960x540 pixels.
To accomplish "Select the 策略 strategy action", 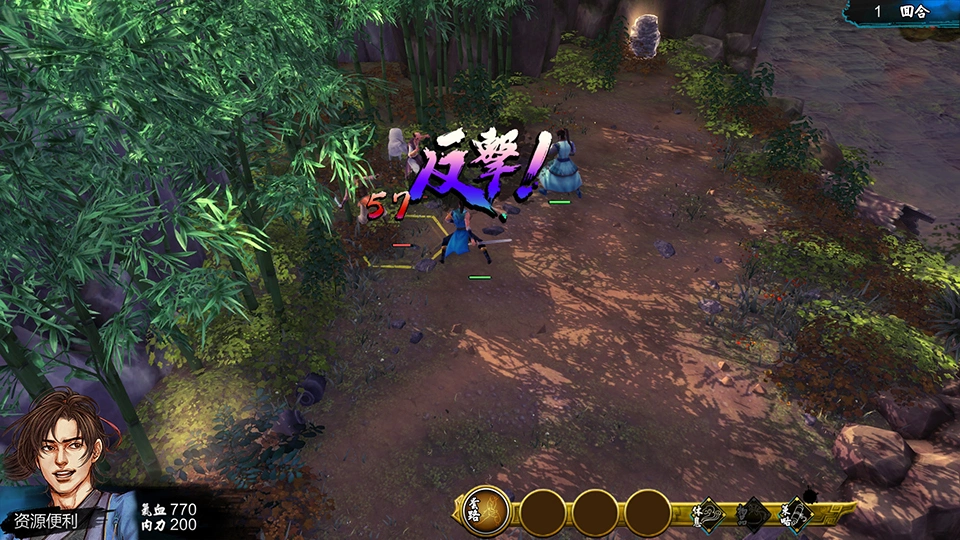I will pos(794,515).
